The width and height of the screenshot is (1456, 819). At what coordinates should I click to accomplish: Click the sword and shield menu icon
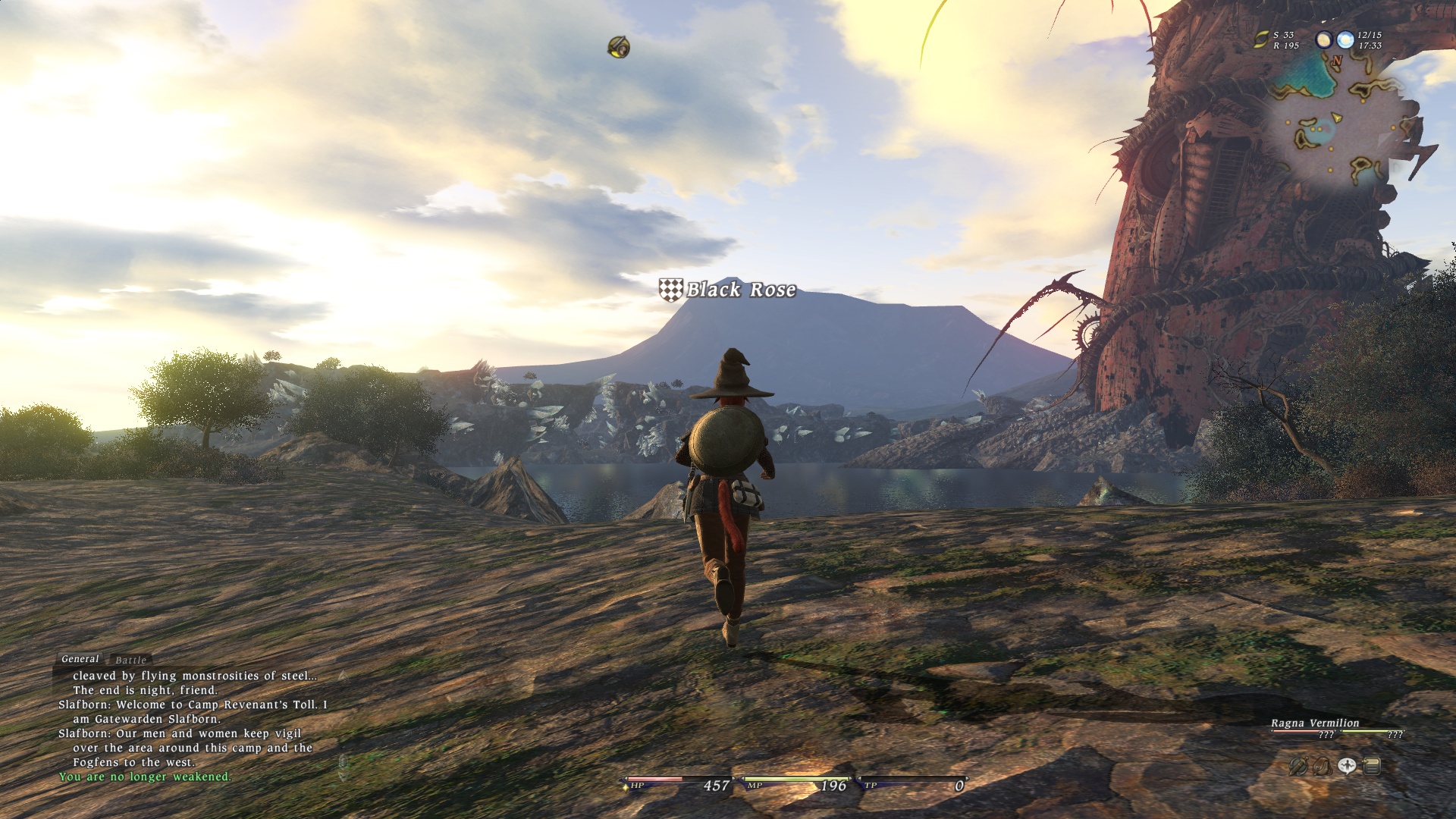tap(1298, 767)
